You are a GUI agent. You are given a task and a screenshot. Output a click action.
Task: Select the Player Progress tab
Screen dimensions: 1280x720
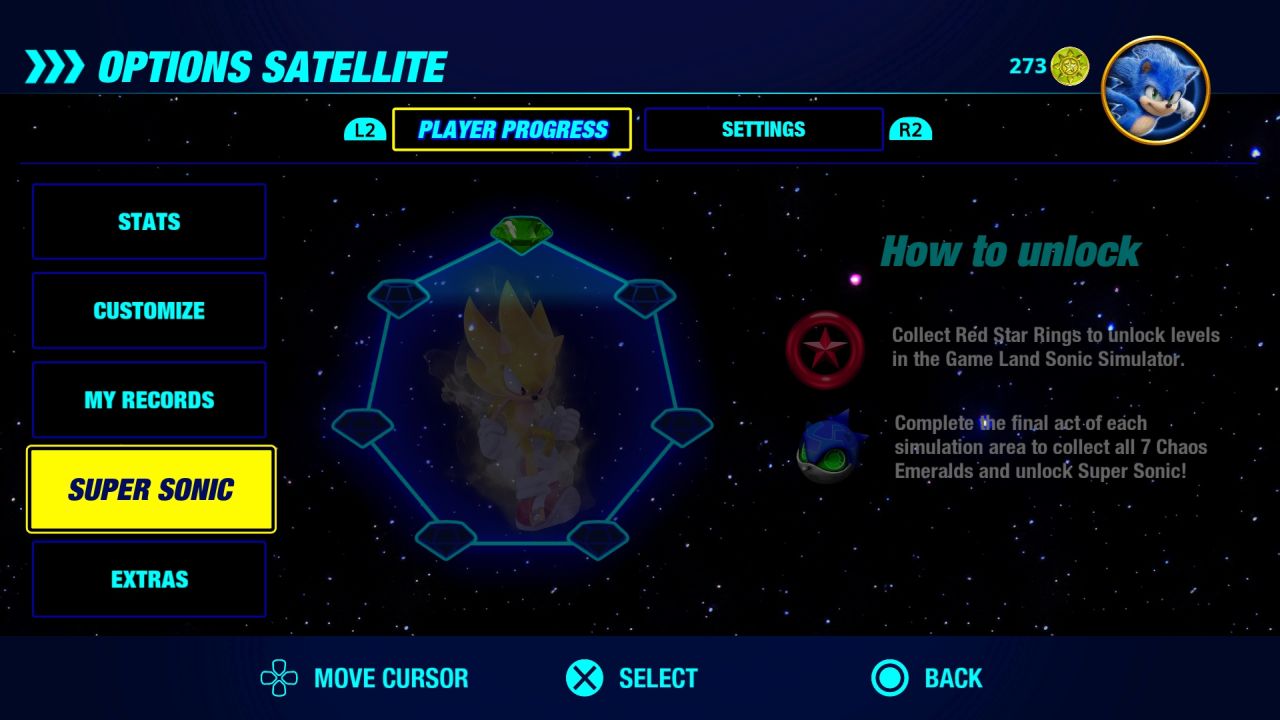pyautogui.click(x=511, y=129)
